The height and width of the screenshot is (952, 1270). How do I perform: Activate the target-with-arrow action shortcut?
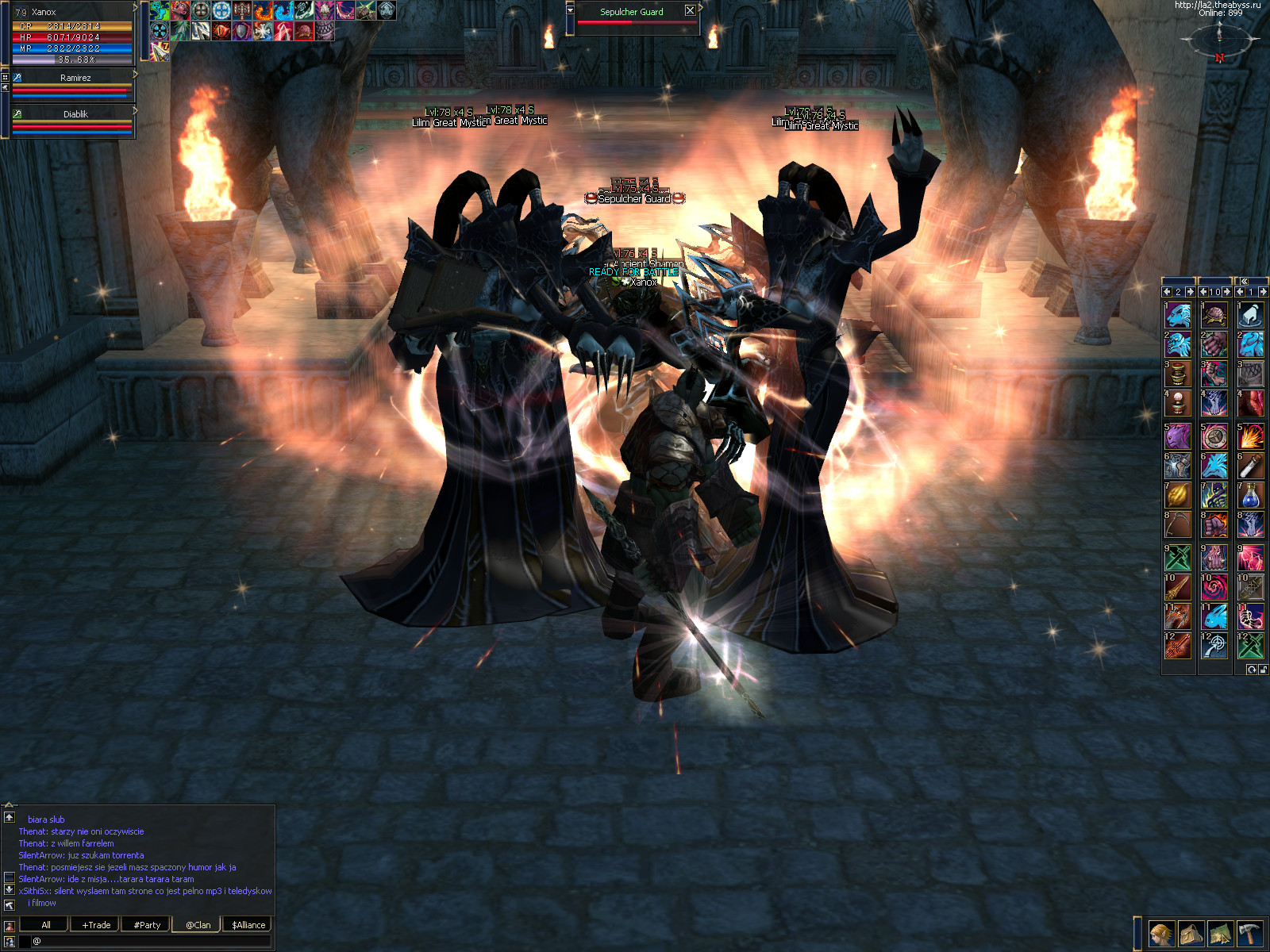(1214, 646)
